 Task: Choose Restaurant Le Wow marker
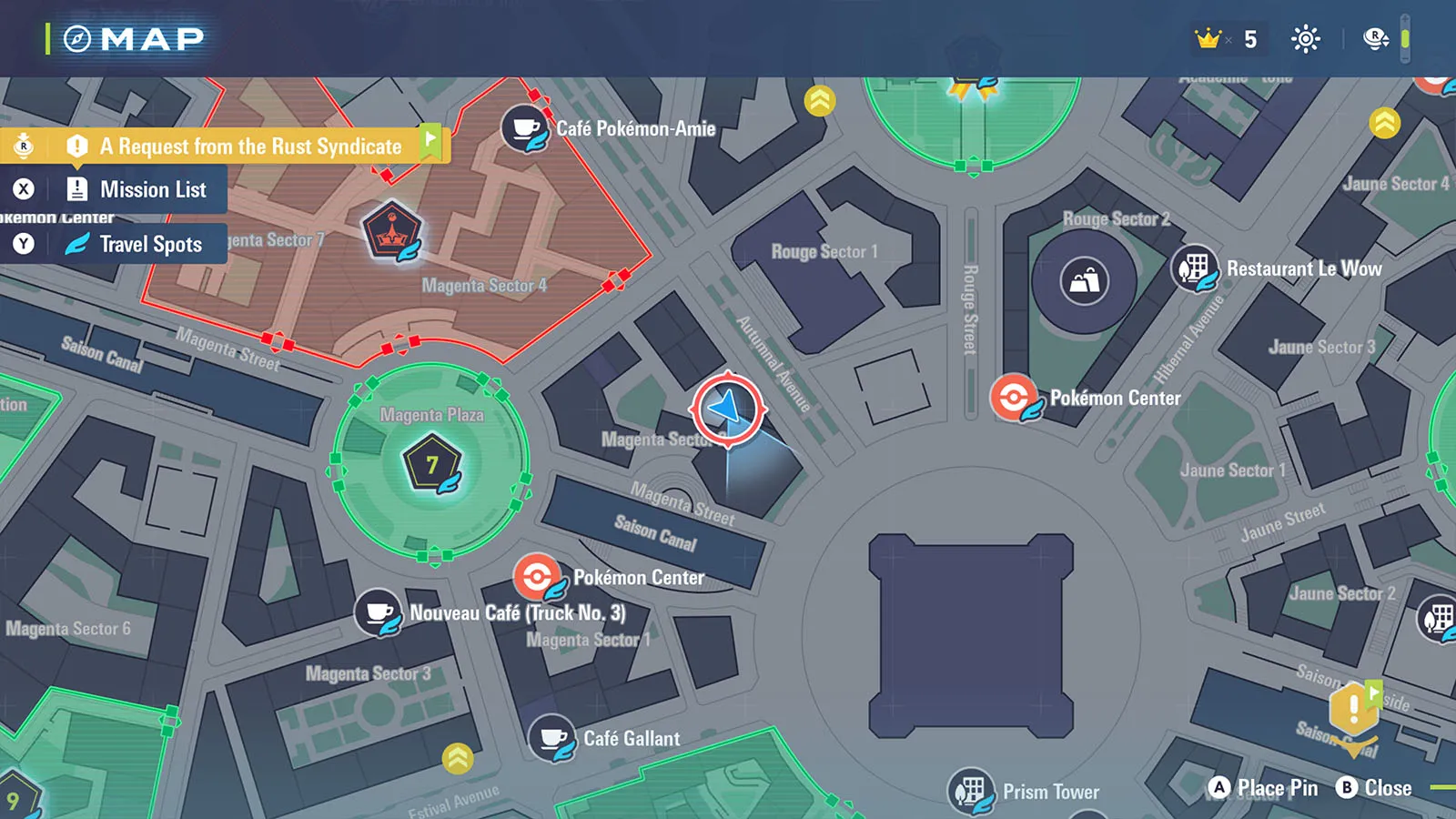click(1194, 268)
